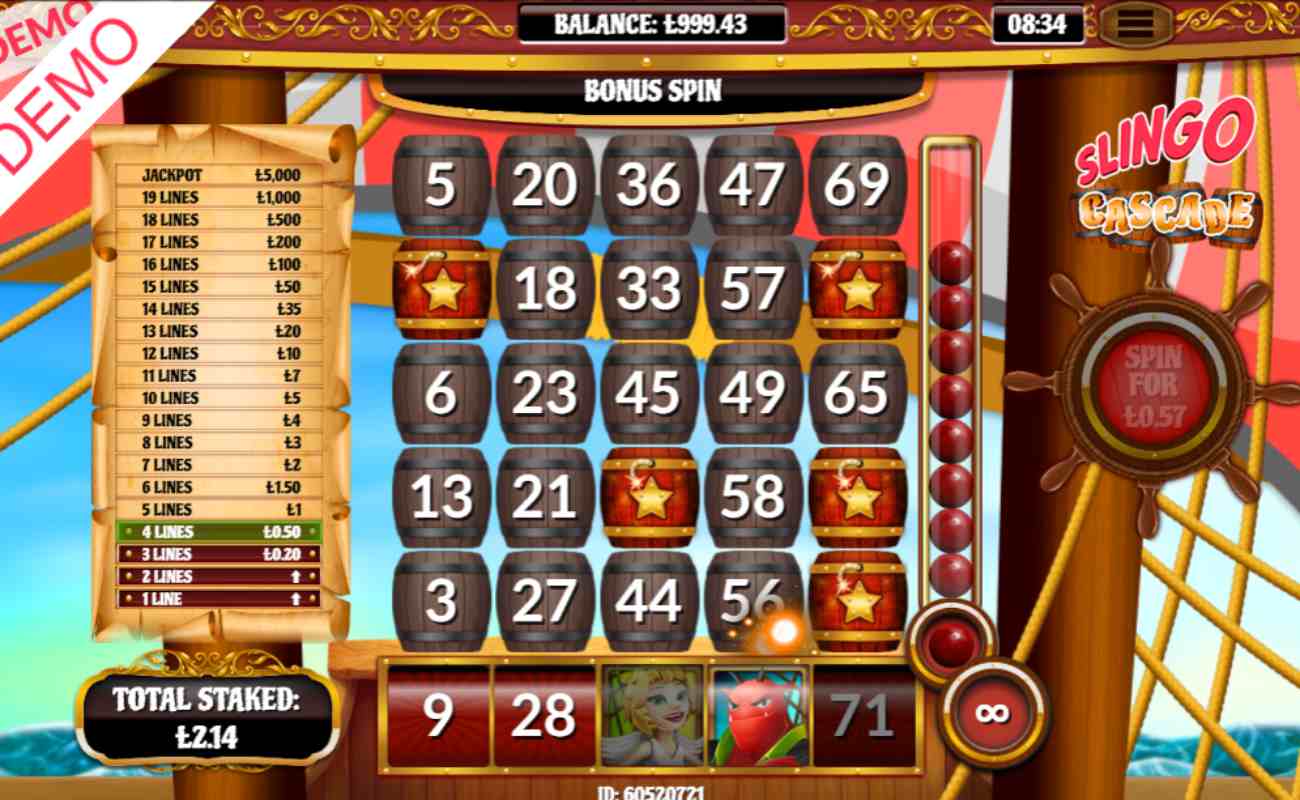This screenshot has width=1300, height=800.
Task: Click the 2 LINES upgrade arrow row
Action: (x=220, y=576)
